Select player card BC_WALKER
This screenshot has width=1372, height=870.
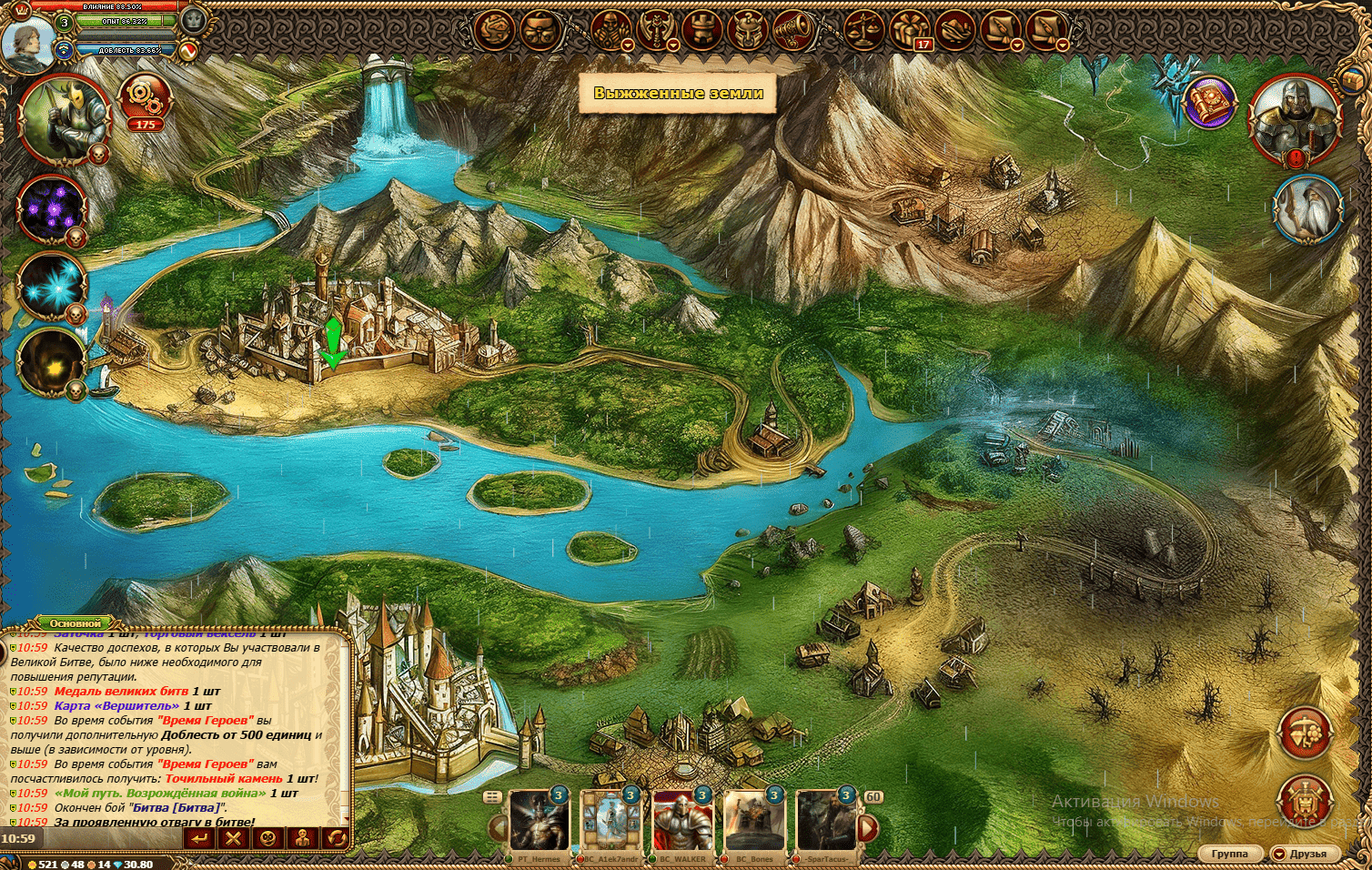(683, 824)
